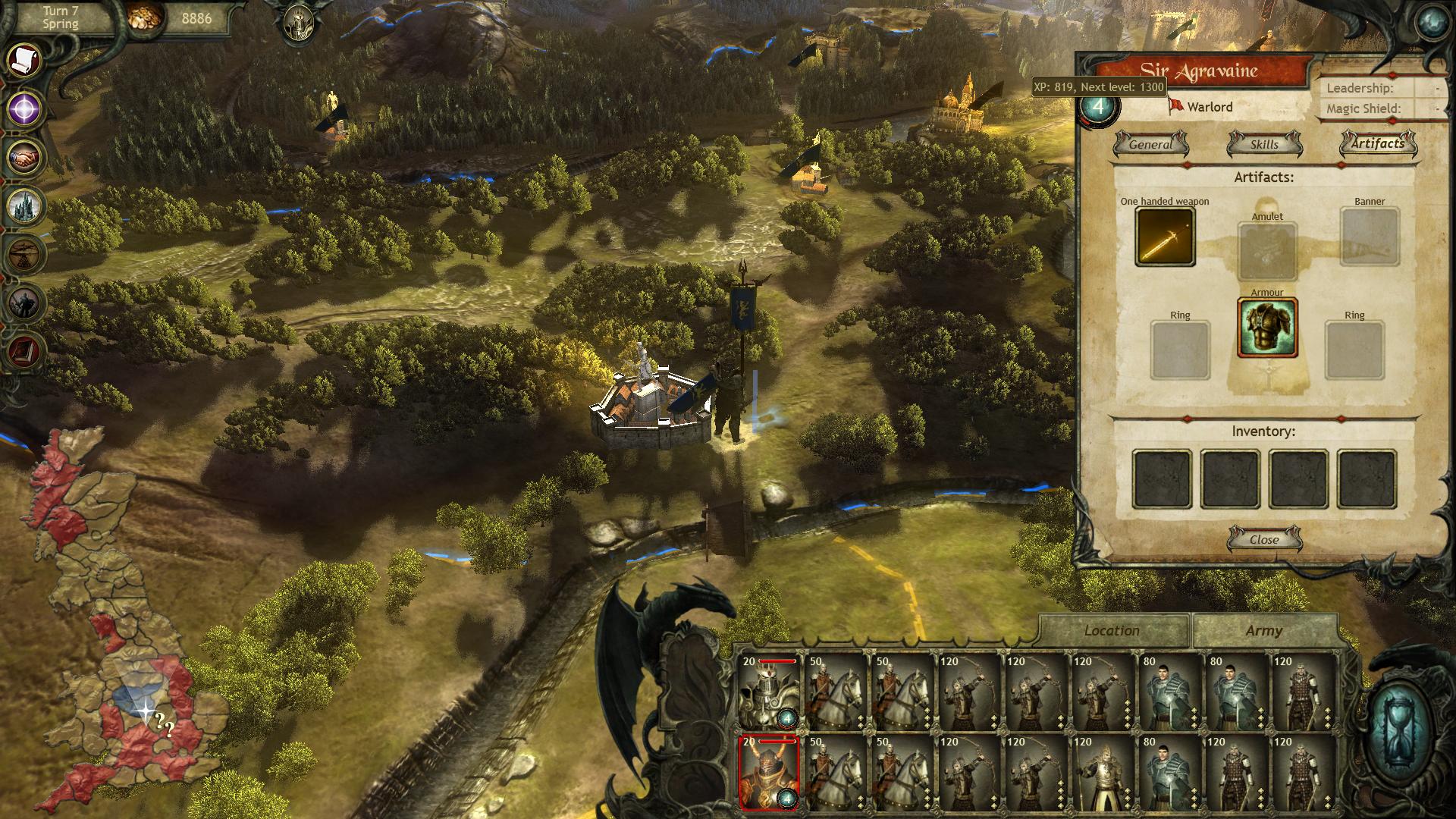Select the Artifacts tab
Viewport: 1456px width, 819px height.
tap(1378, 143)
